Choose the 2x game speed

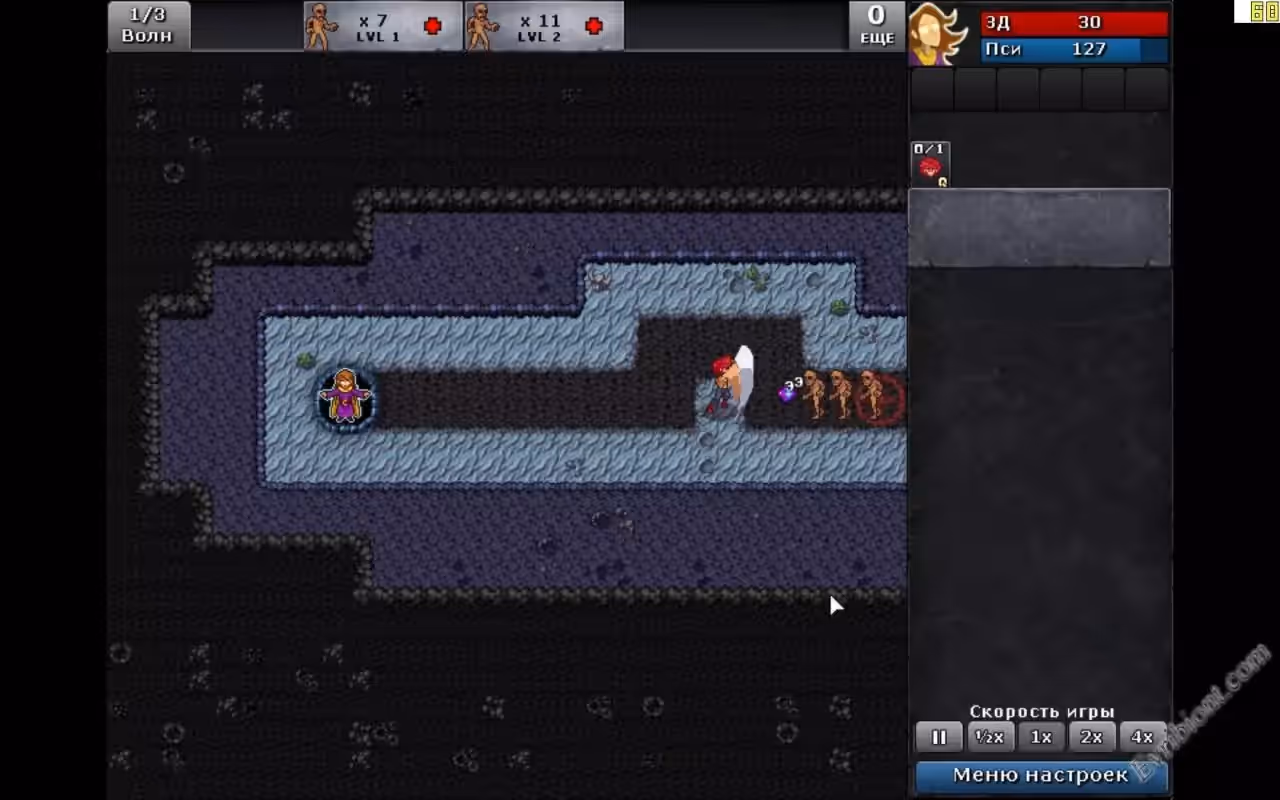tap(1091, 737)
